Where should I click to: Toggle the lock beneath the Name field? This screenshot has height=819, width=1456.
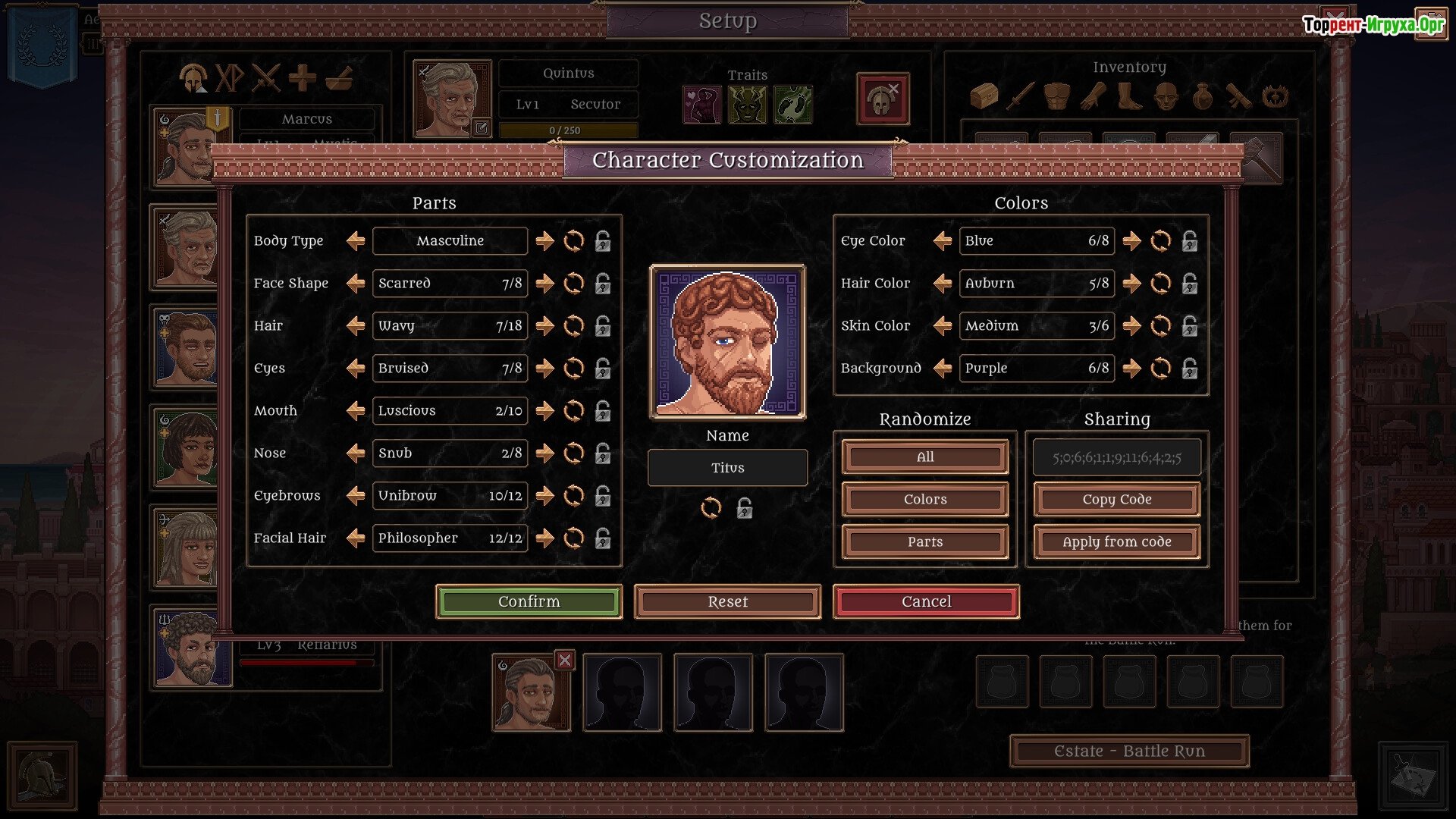tap(745, 508)
